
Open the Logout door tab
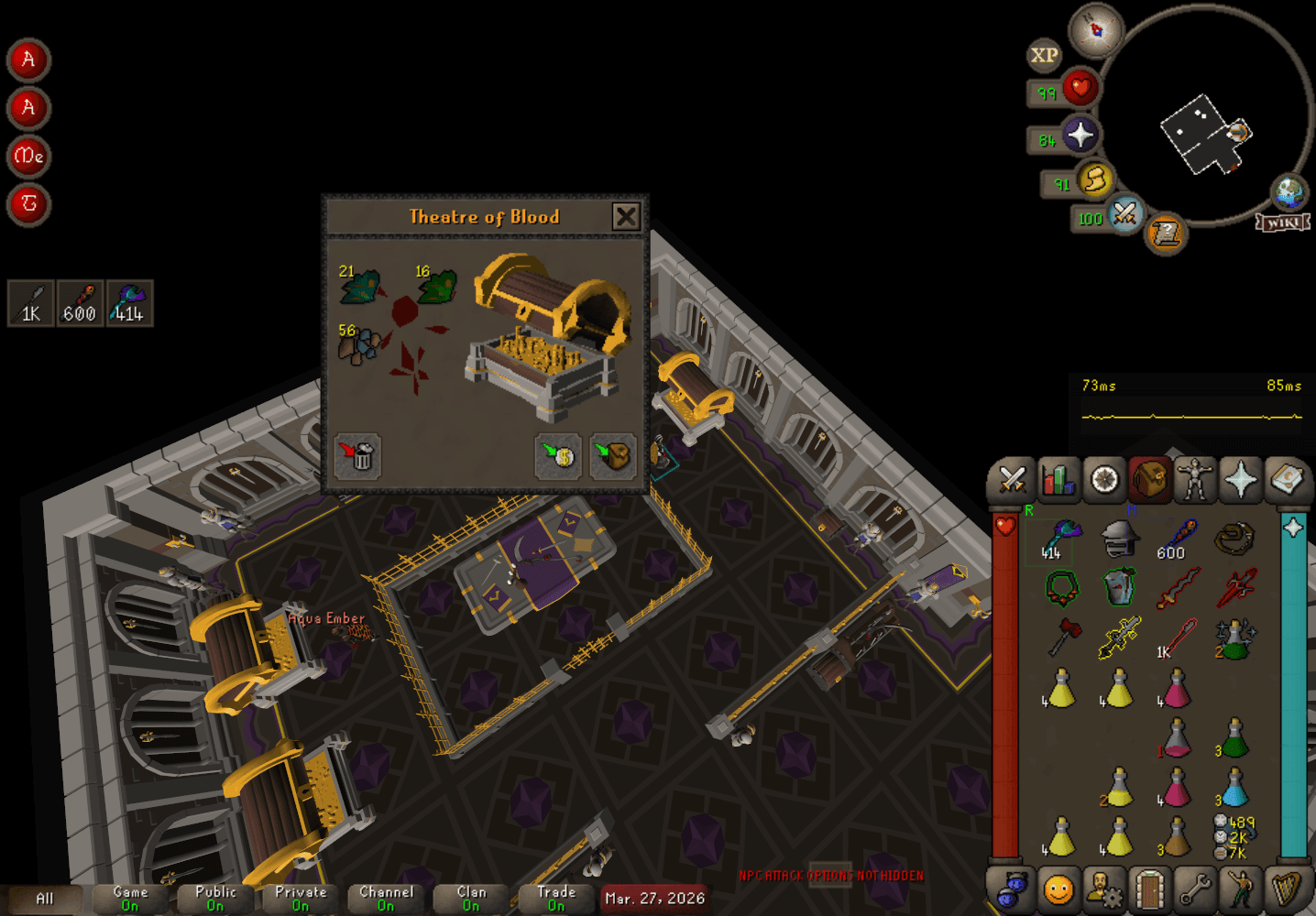click(1149, 889)
